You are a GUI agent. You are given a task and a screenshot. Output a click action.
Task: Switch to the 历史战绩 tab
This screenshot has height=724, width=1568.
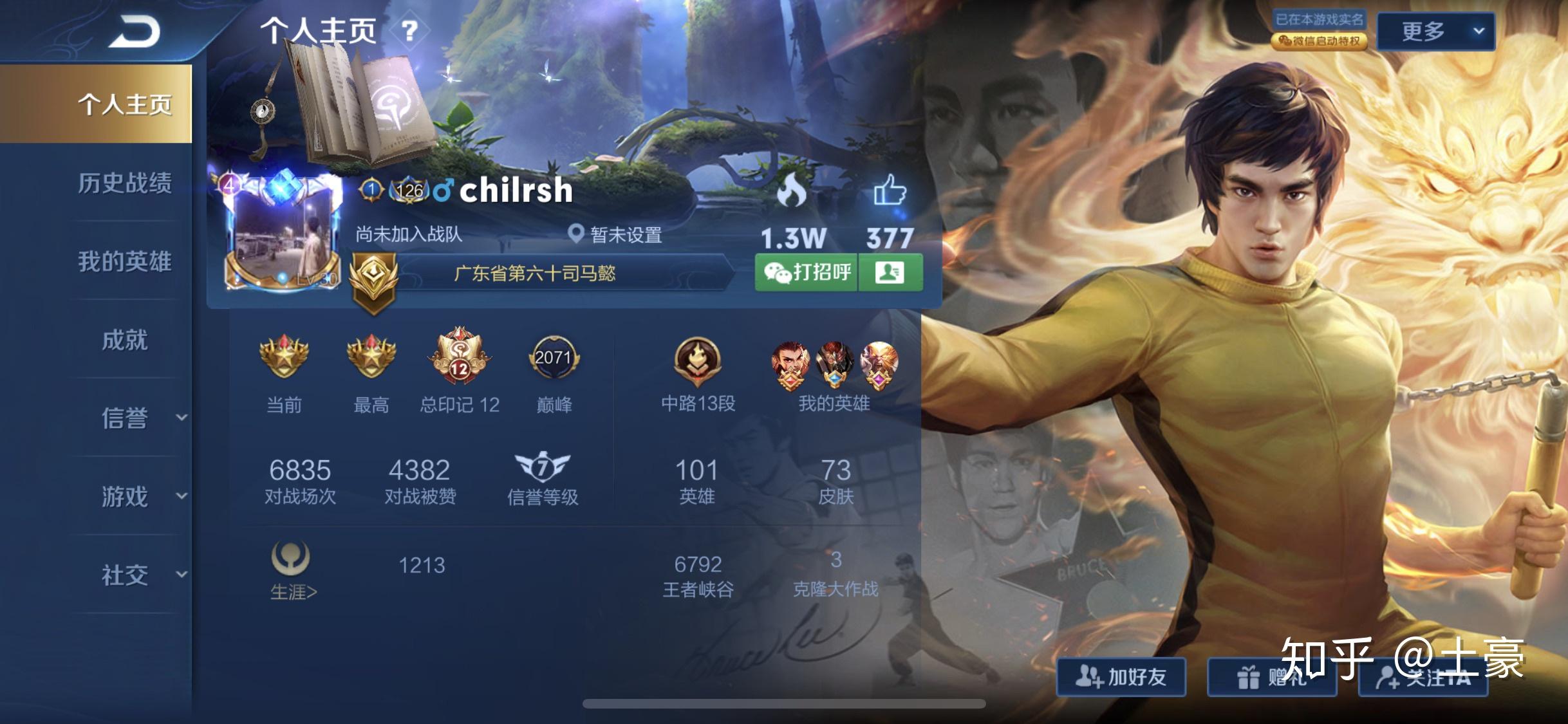[x=124, y=183]
